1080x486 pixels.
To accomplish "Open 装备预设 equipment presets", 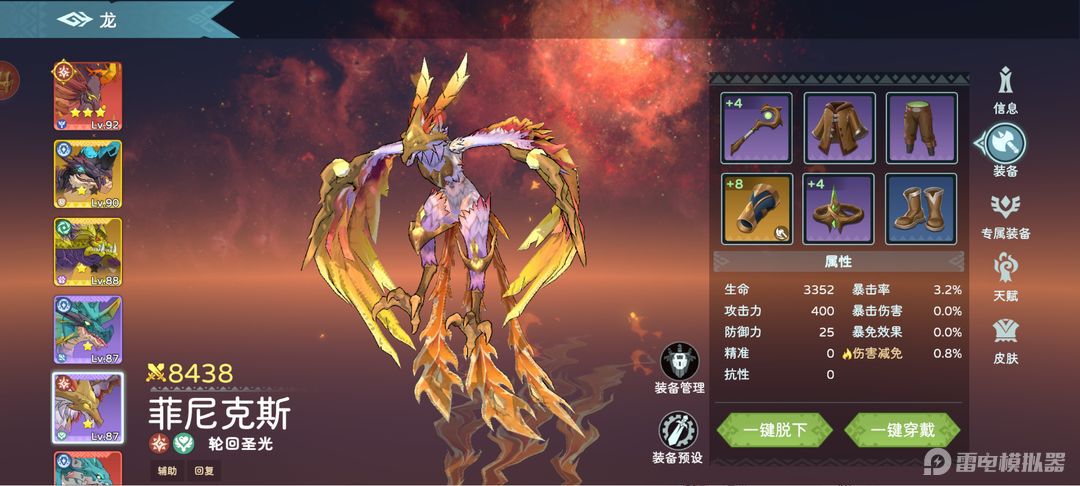I will click(x=679, y=437).
